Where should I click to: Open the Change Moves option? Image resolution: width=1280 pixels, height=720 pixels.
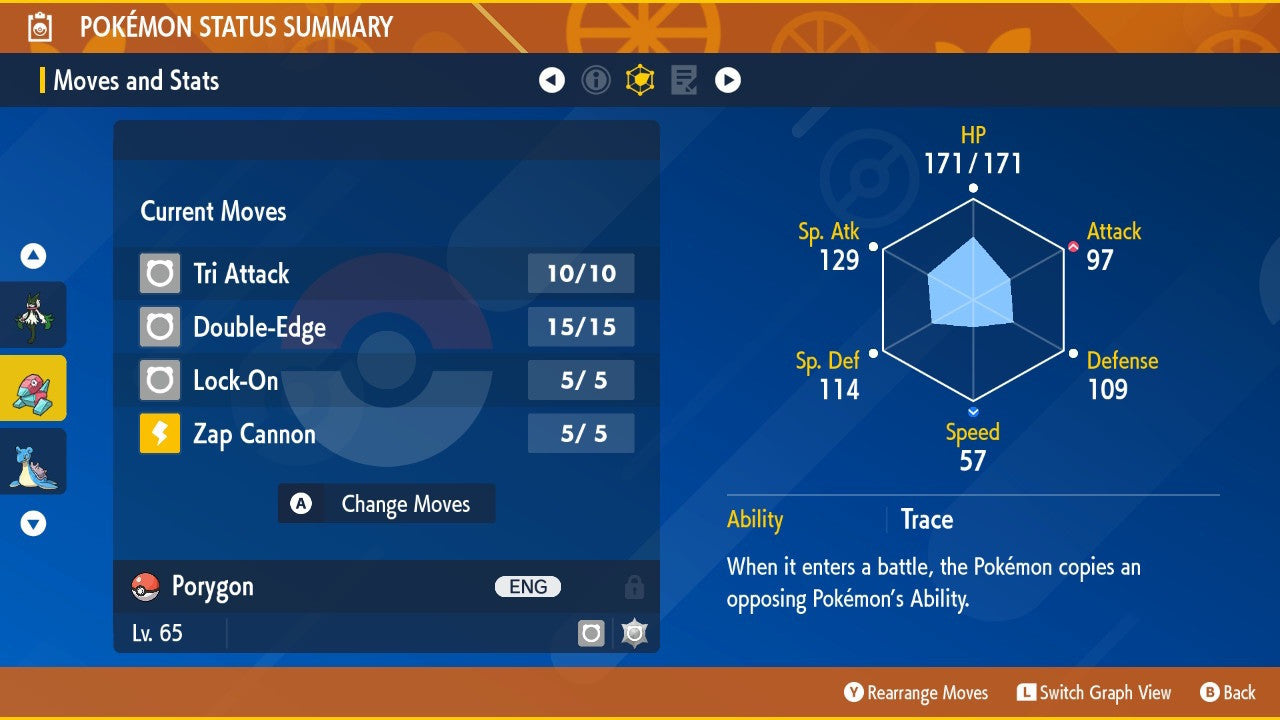pyautogui.click(x=386, y=504)
